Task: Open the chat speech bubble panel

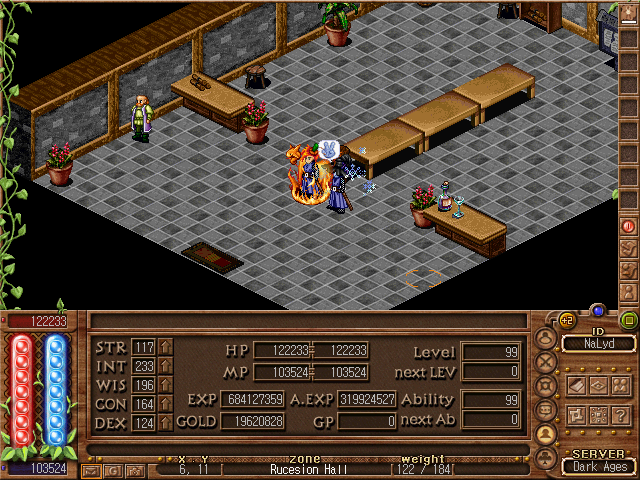Action: click(x=546, y=410)
